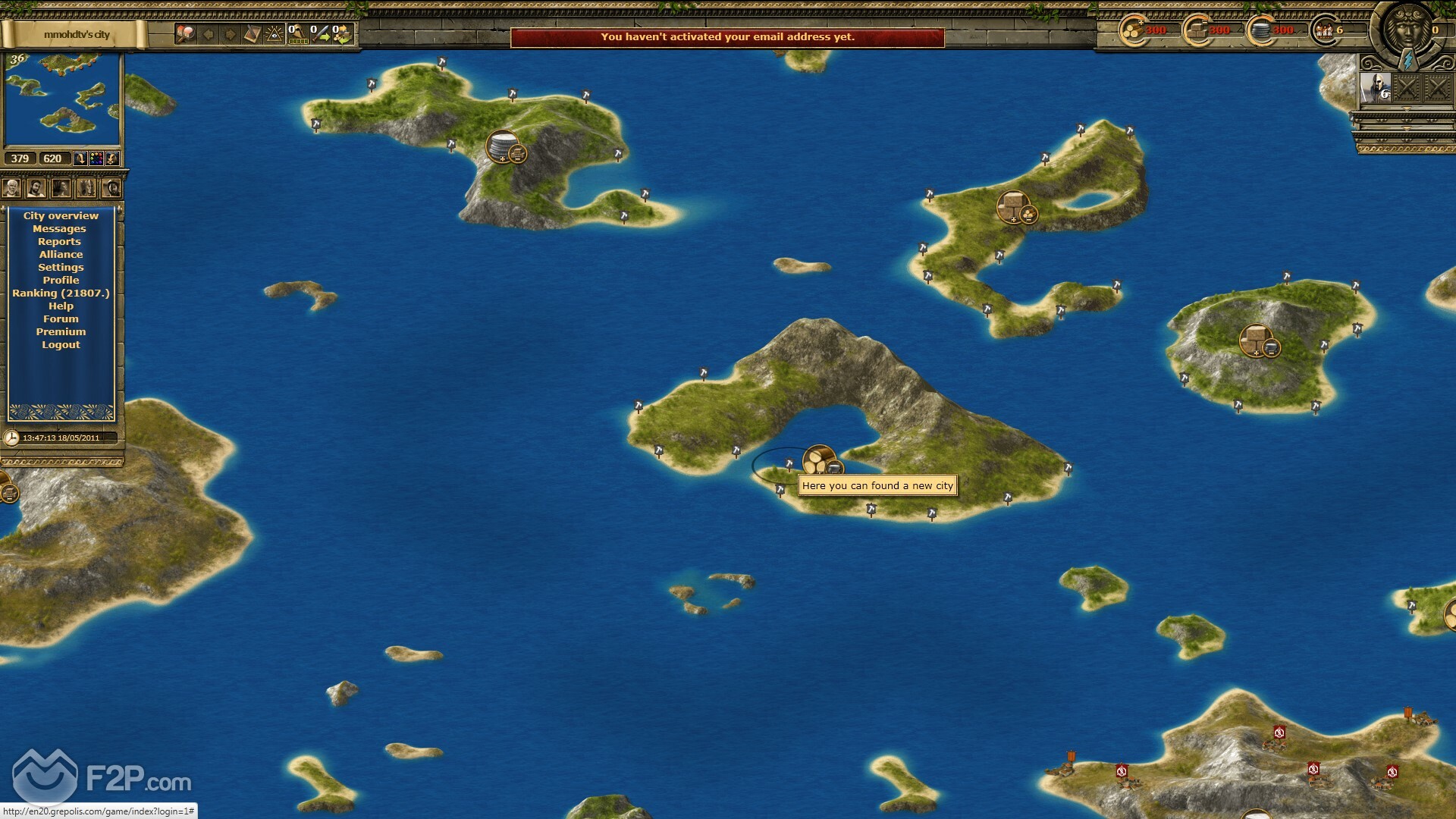The width and height of the screenshot is (1456, 819).
Task: Open the Messages menu entry
Action: point(59,229)
